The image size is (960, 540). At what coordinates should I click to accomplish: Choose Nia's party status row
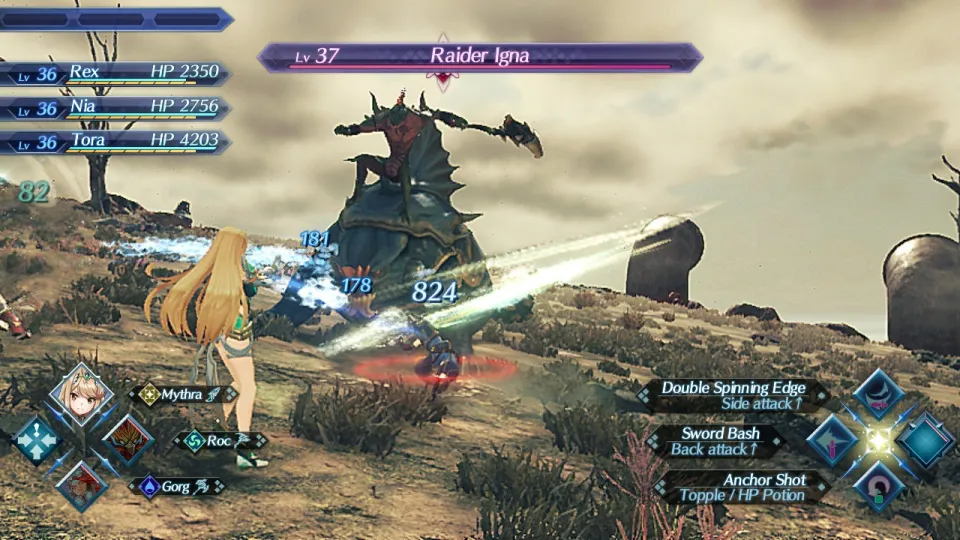click(x=118, y=108)
